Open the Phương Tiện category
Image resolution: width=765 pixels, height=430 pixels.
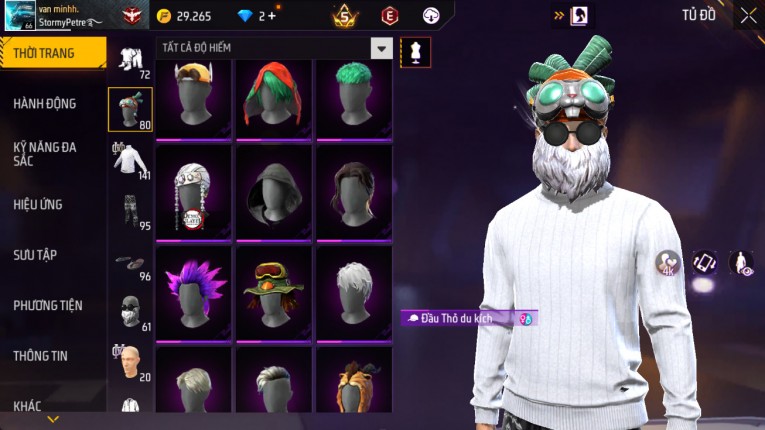[x=48, y=305]
